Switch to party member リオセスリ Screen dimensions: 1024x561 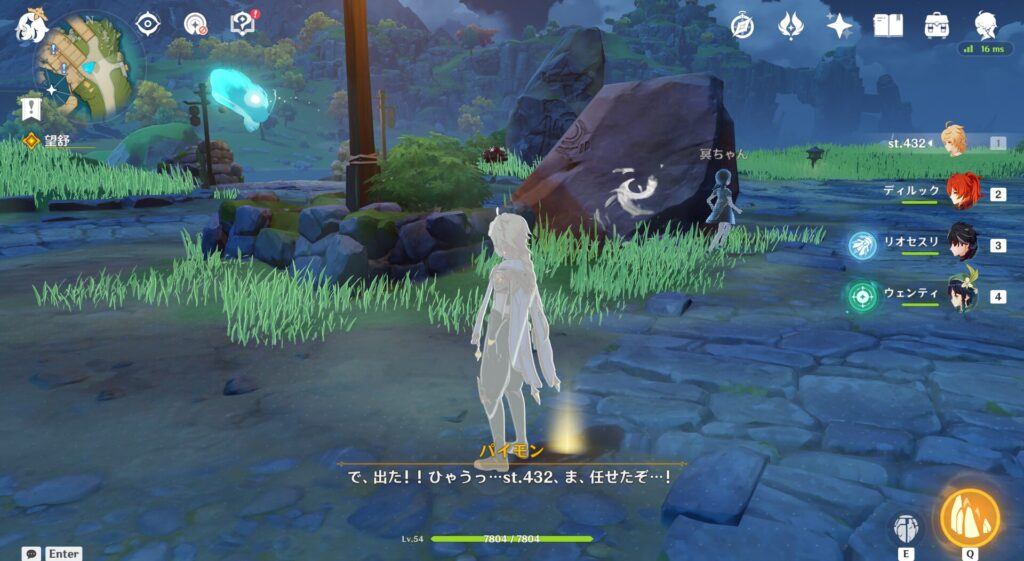(961, 245)
